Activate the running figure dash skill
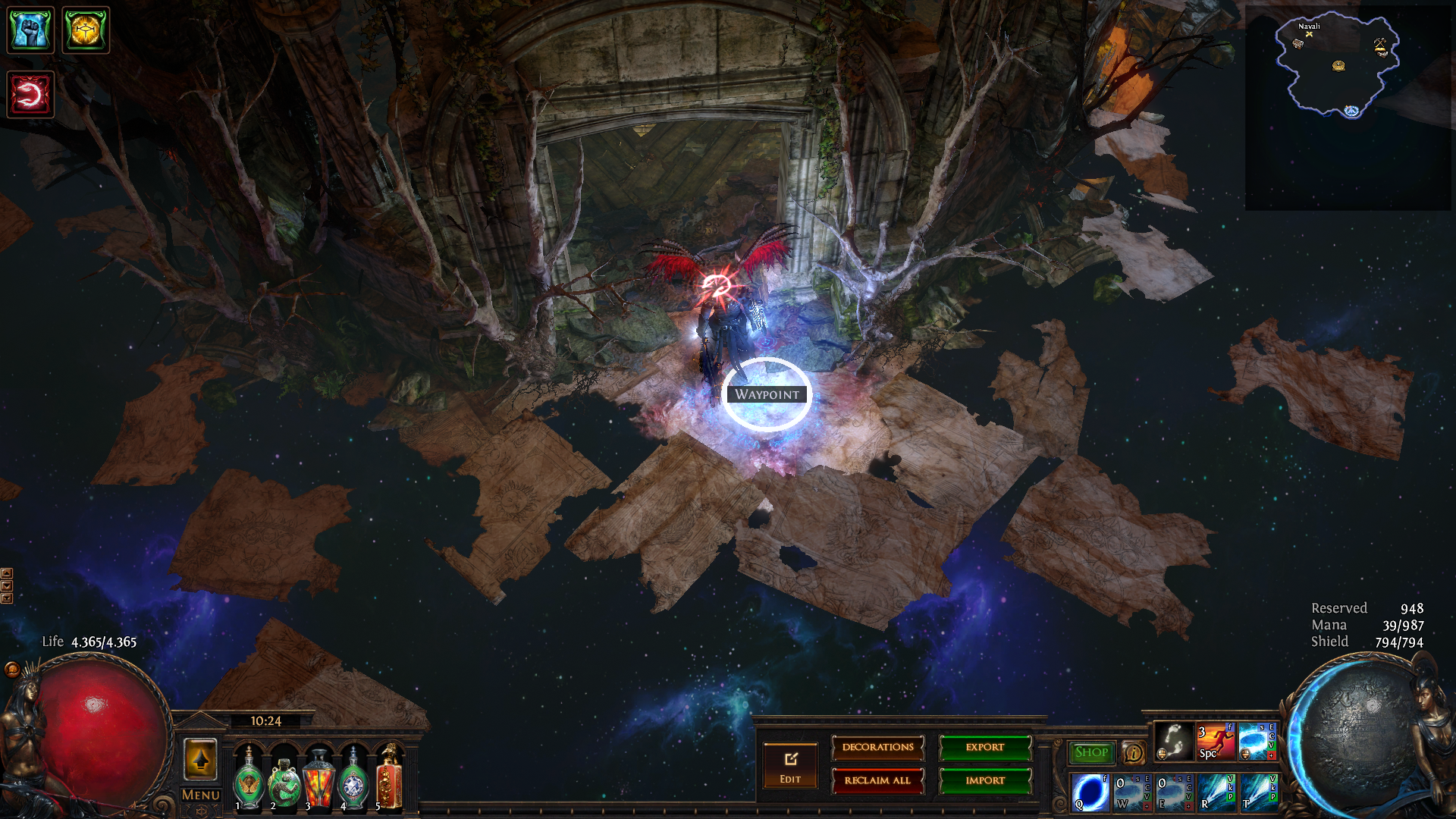 point(1216,741)
